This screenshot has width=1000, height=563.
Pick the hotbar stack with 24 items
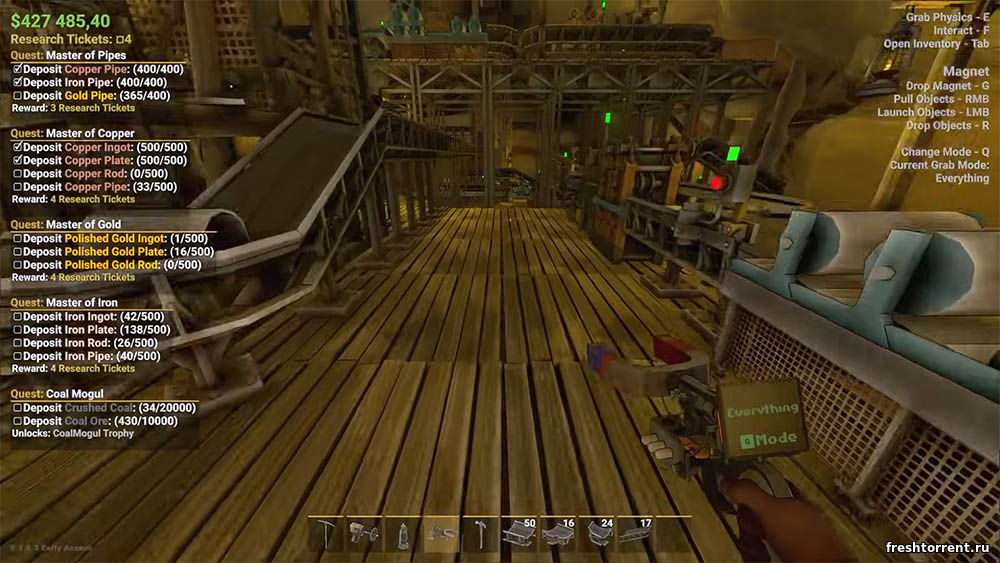click(x=596, y=534)
